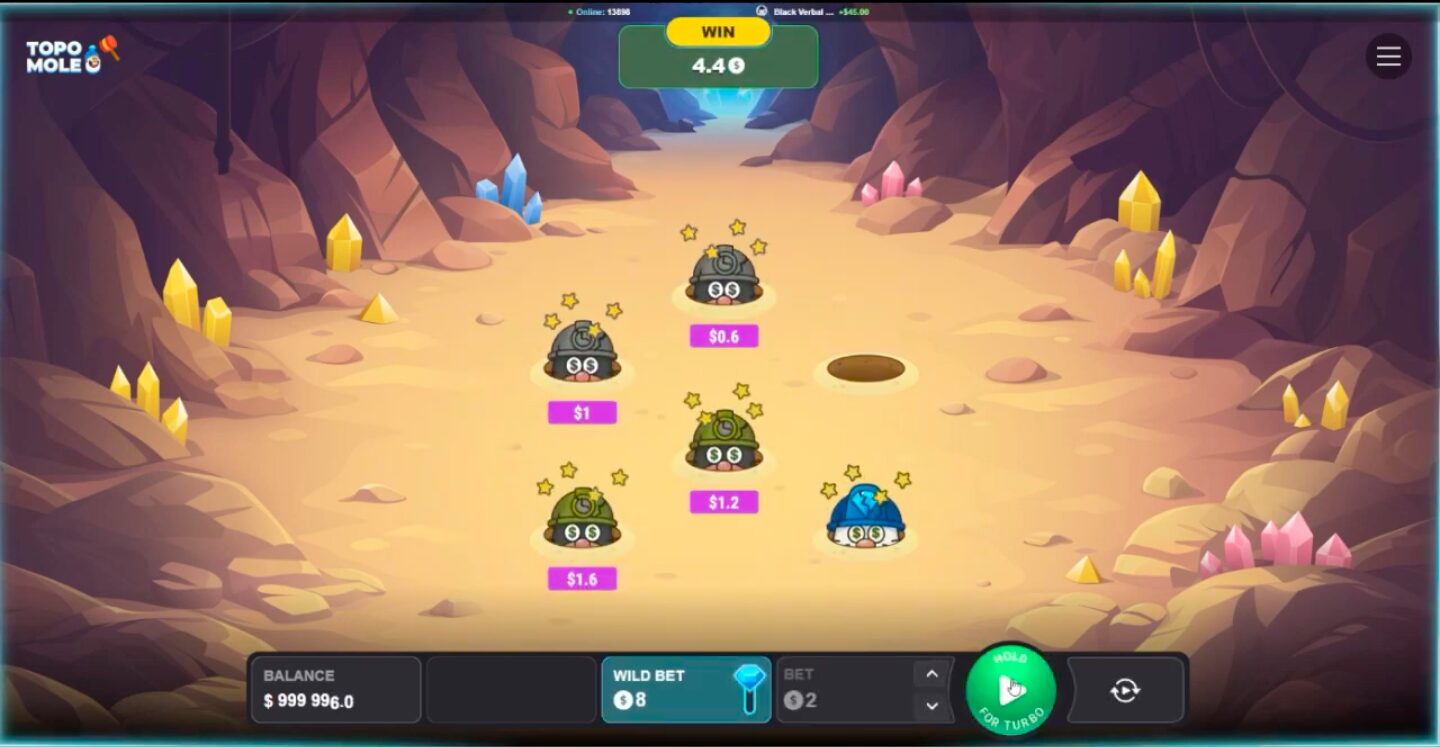Open the Black Verbal winner entry

(x=800, y=12)
